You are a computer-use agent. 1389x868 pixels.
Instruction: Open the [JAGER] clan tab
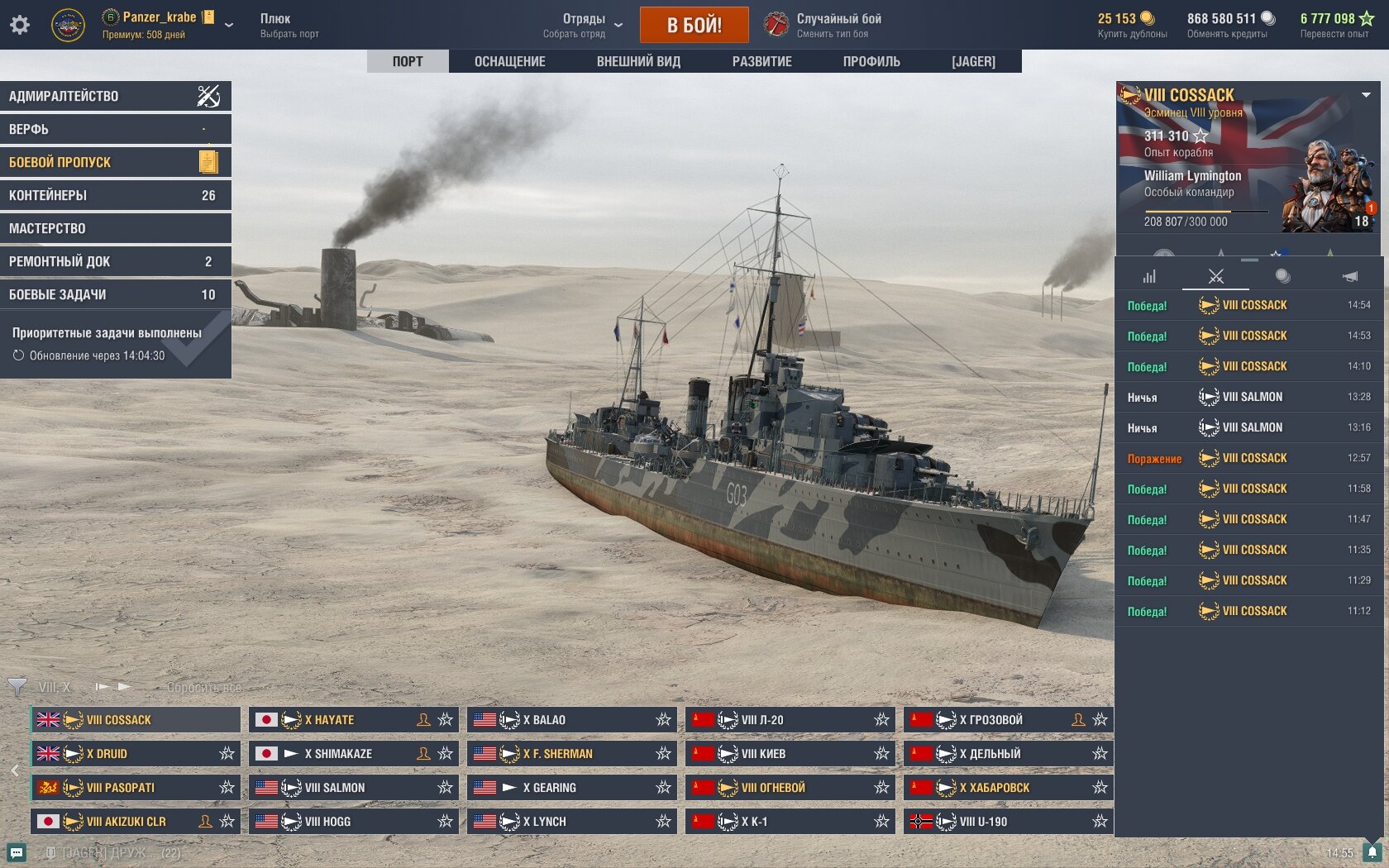[x=973, y=61]
